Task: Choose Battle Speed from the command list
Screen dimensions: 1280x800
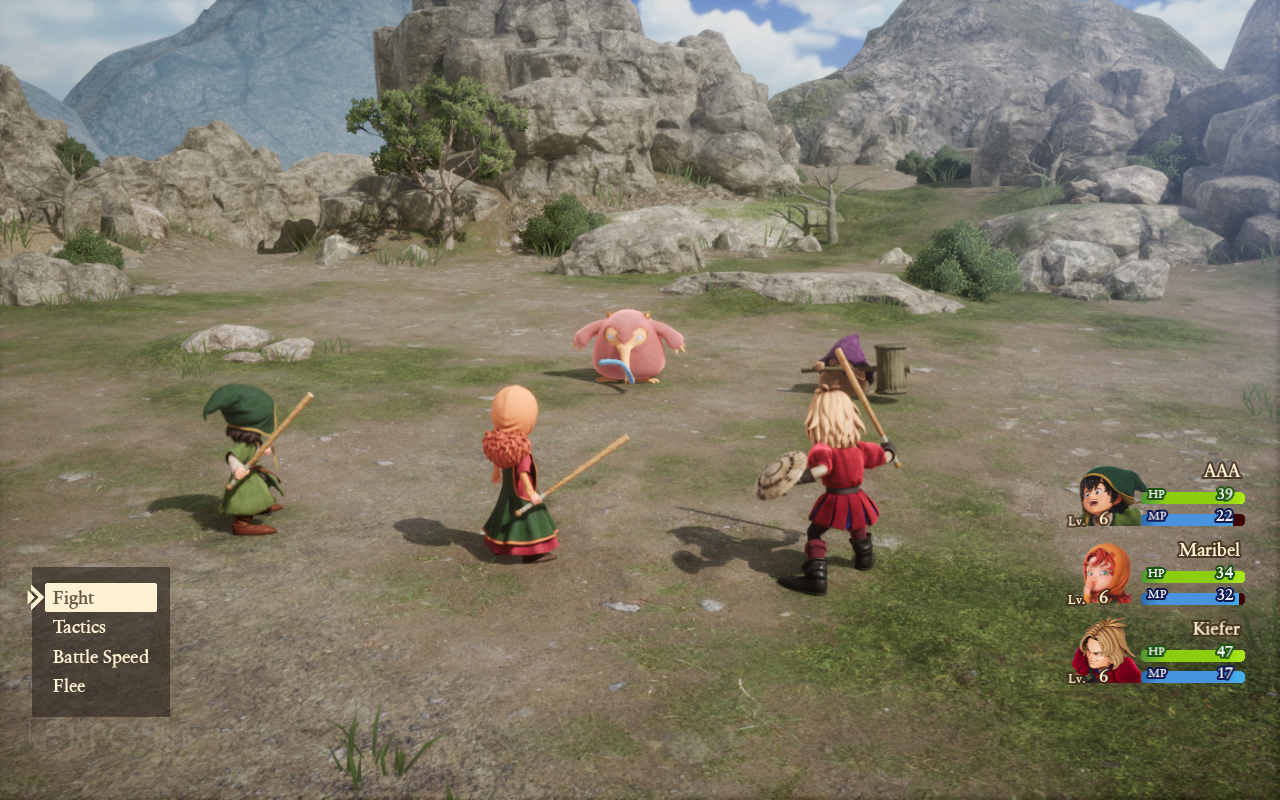Action: click(100, 657)
